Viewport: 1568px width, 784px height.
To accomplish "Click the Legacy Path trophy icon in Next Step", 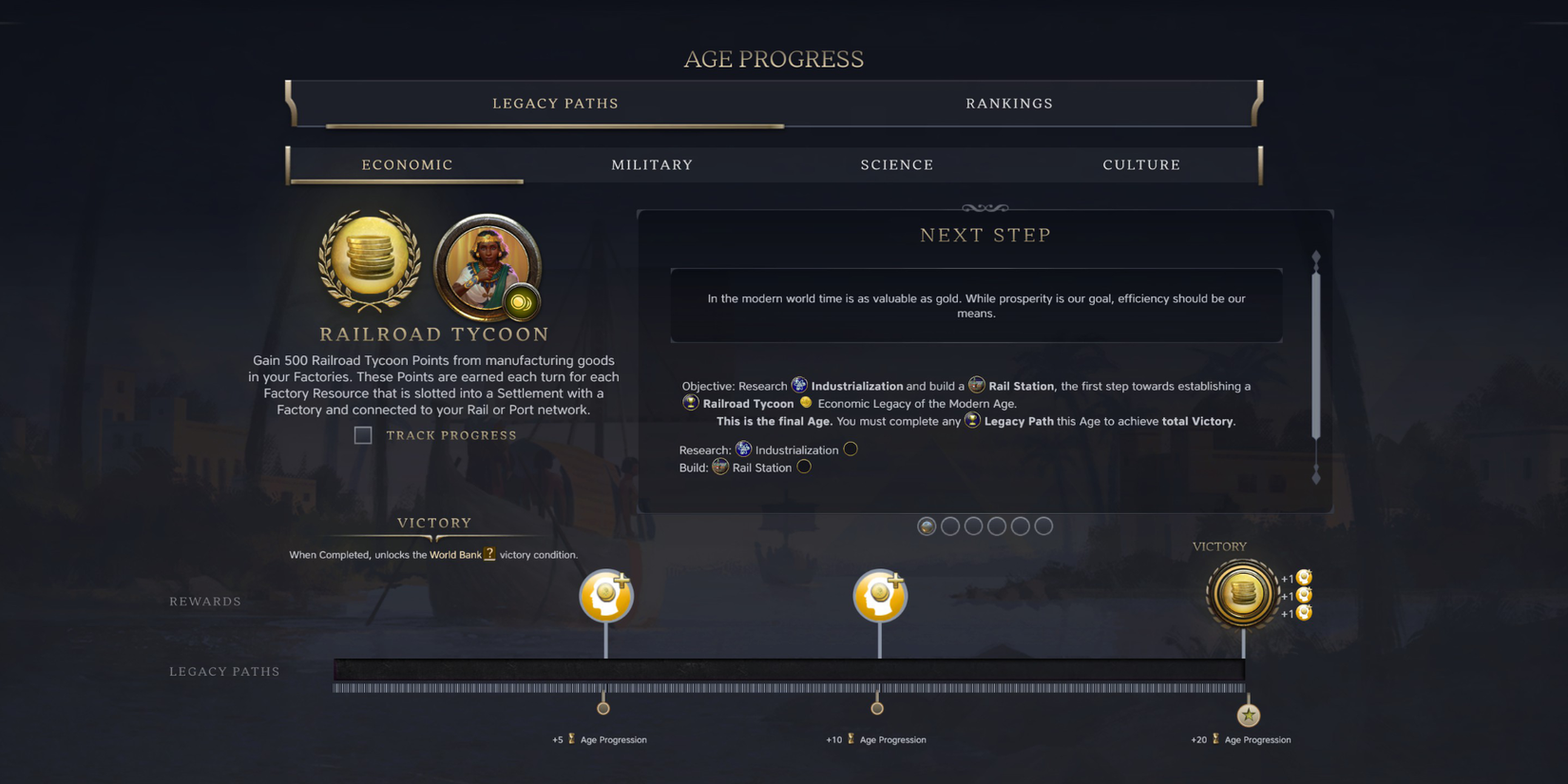I will click(x=971, y=420).
